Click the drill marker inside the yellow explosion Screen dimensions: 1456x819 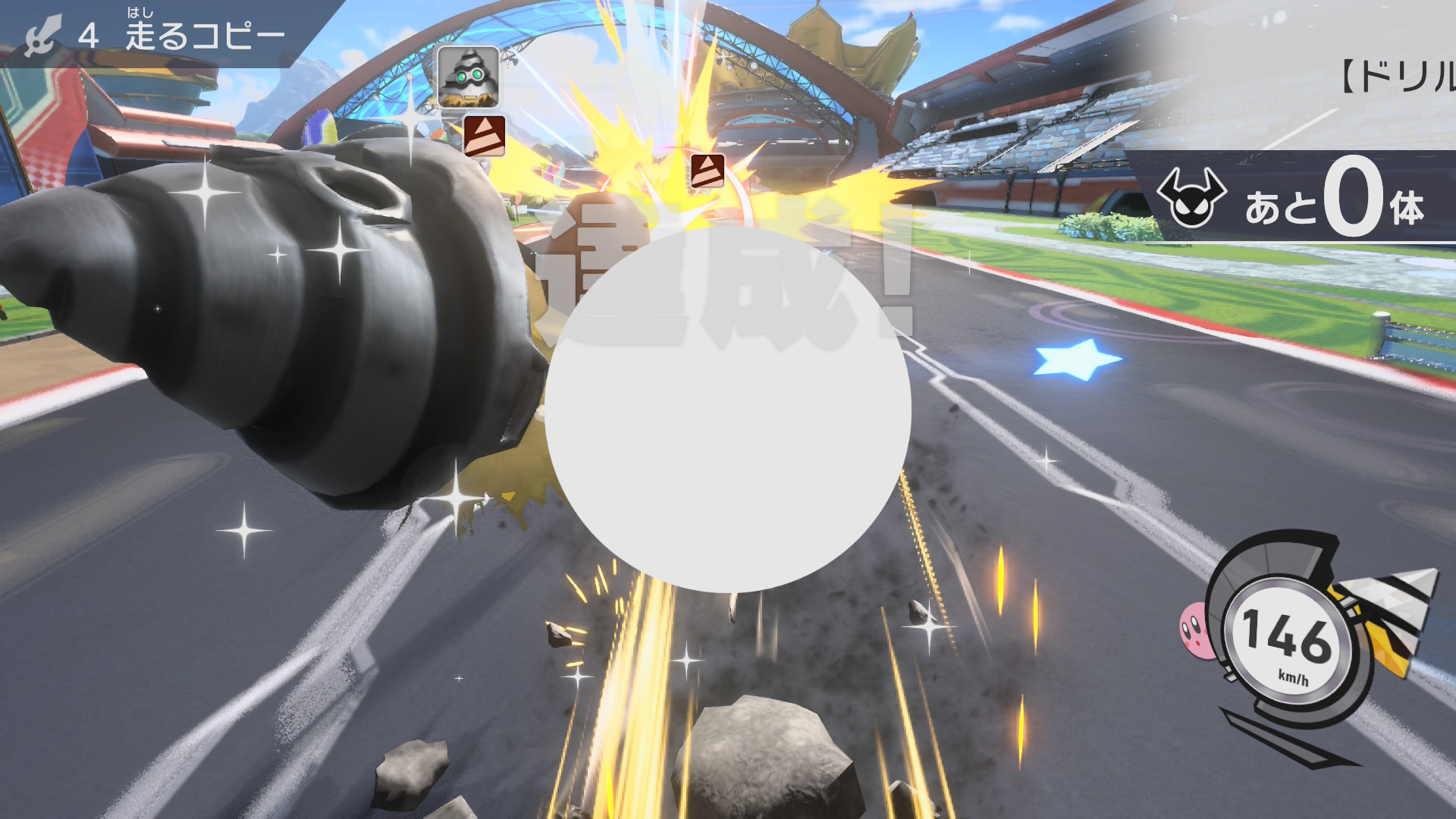coord(707,171)
